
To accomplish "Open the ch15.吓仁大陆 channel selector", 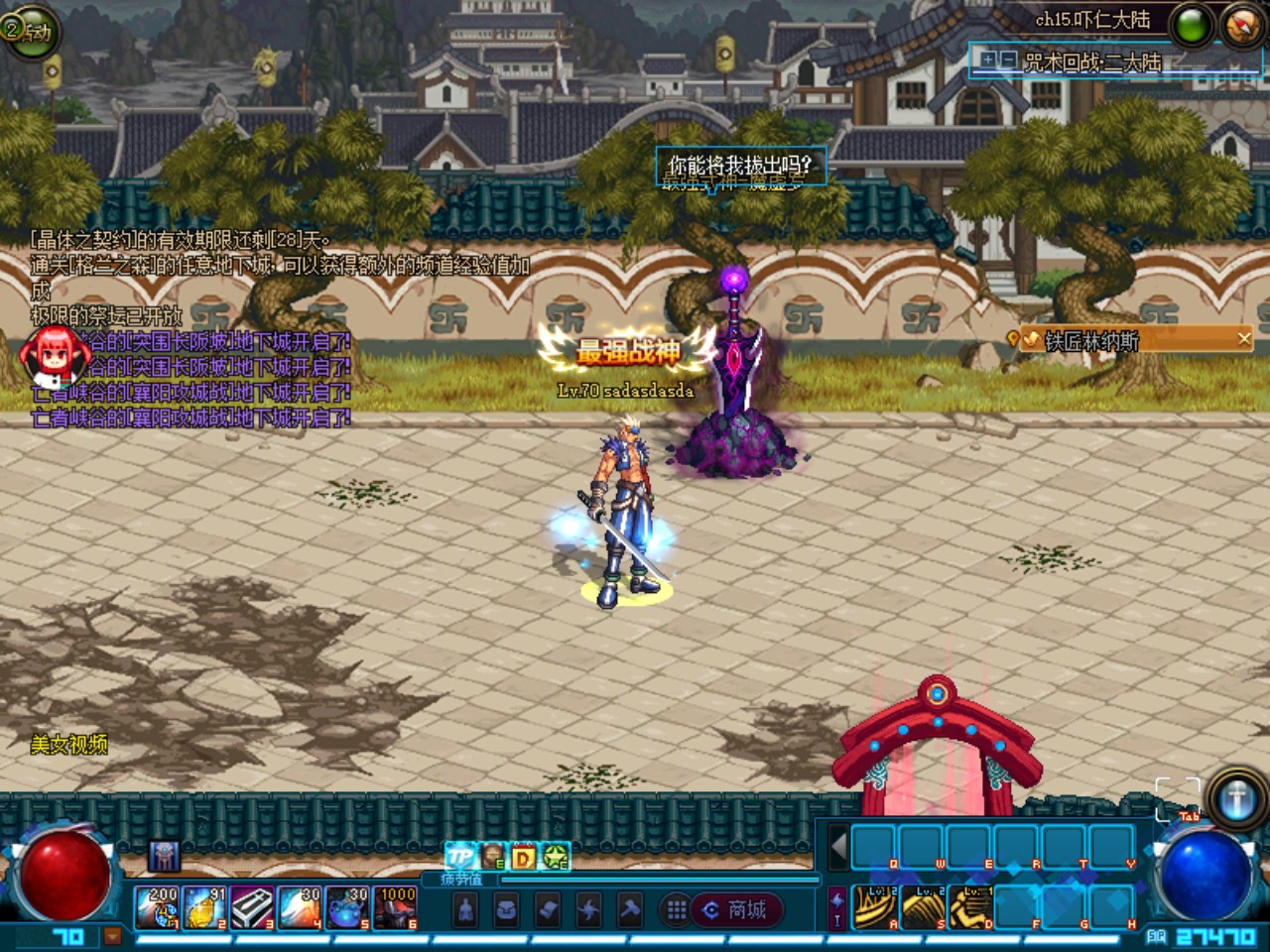I will tap(1094, 19).
